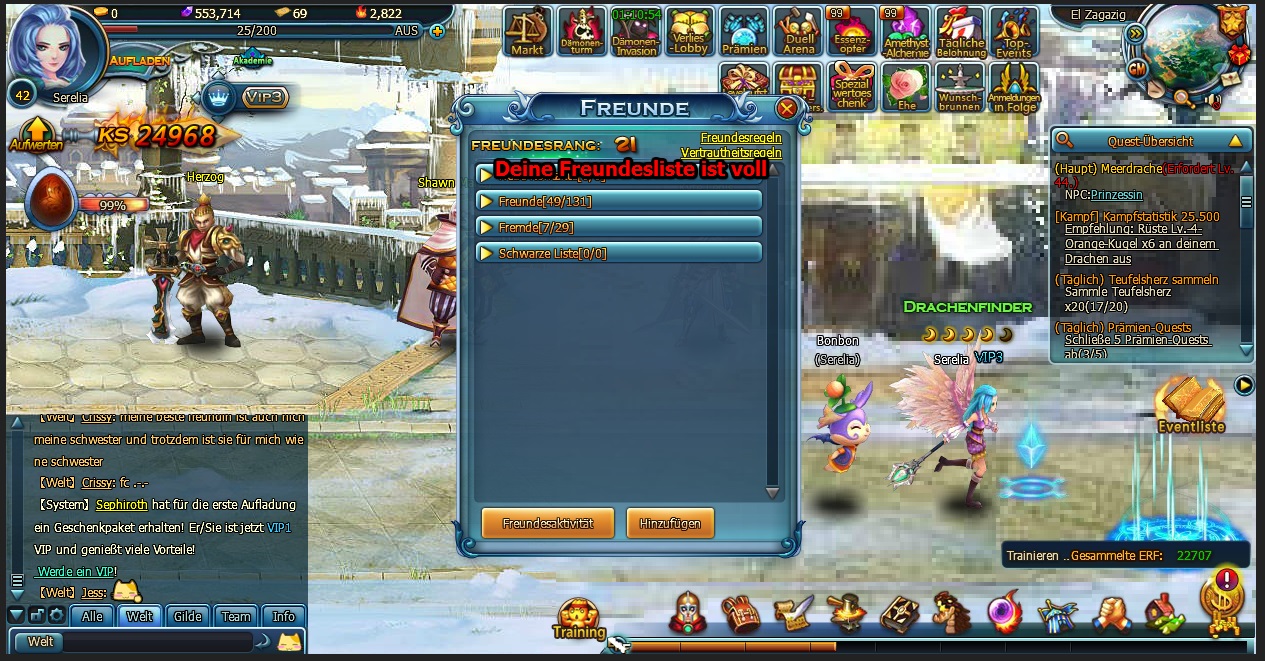Expand the Schwarze Liste group

click(x=619, y=253)
